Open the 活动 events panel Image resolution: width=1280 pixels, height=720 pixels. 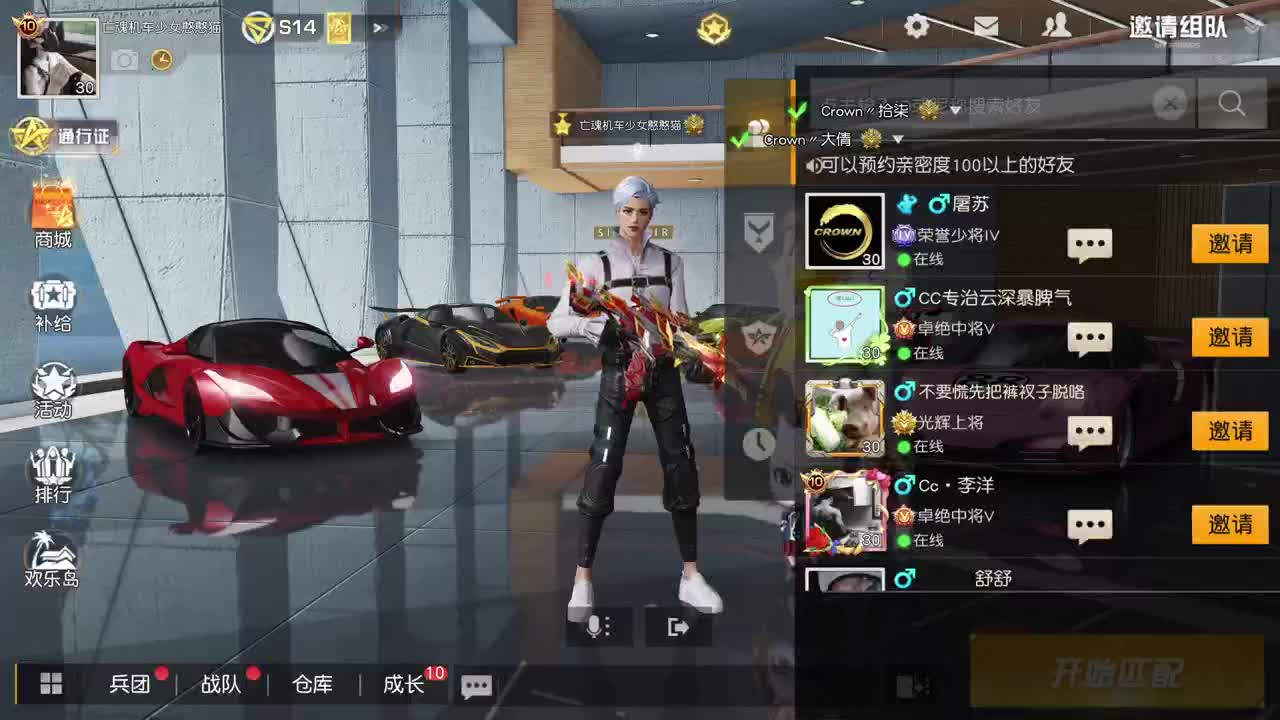pos(52,386)
